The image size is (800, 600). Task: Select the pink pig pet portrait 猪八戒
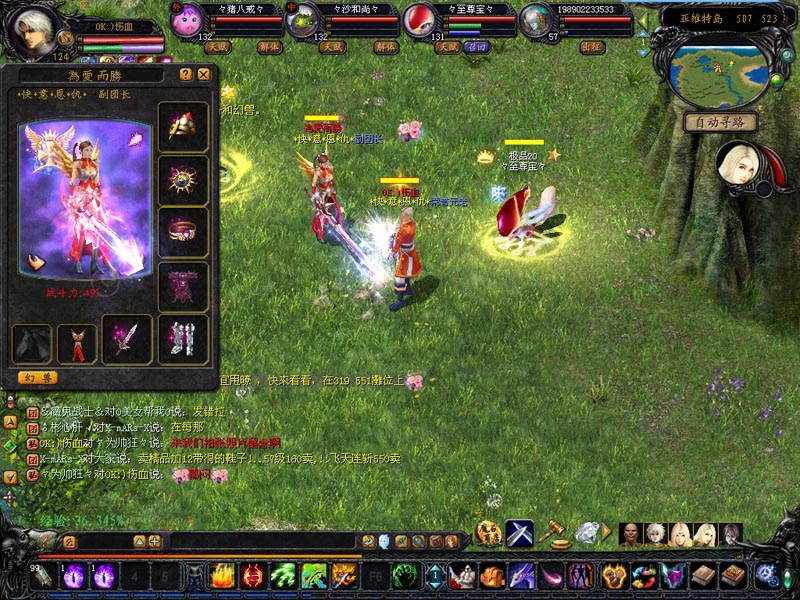tap(185, 22)
